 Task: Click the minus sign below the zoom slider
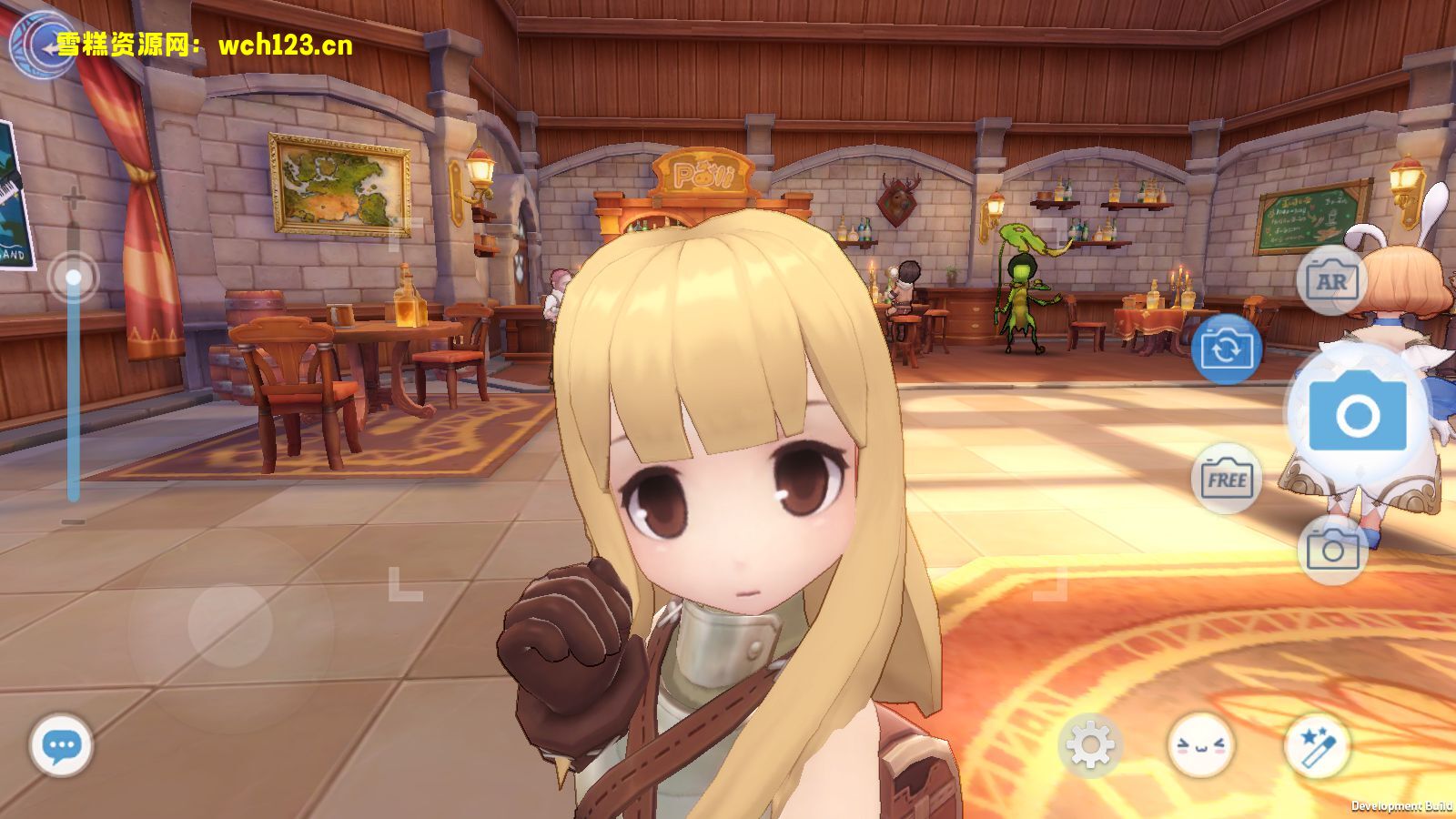tap(73, 521)
